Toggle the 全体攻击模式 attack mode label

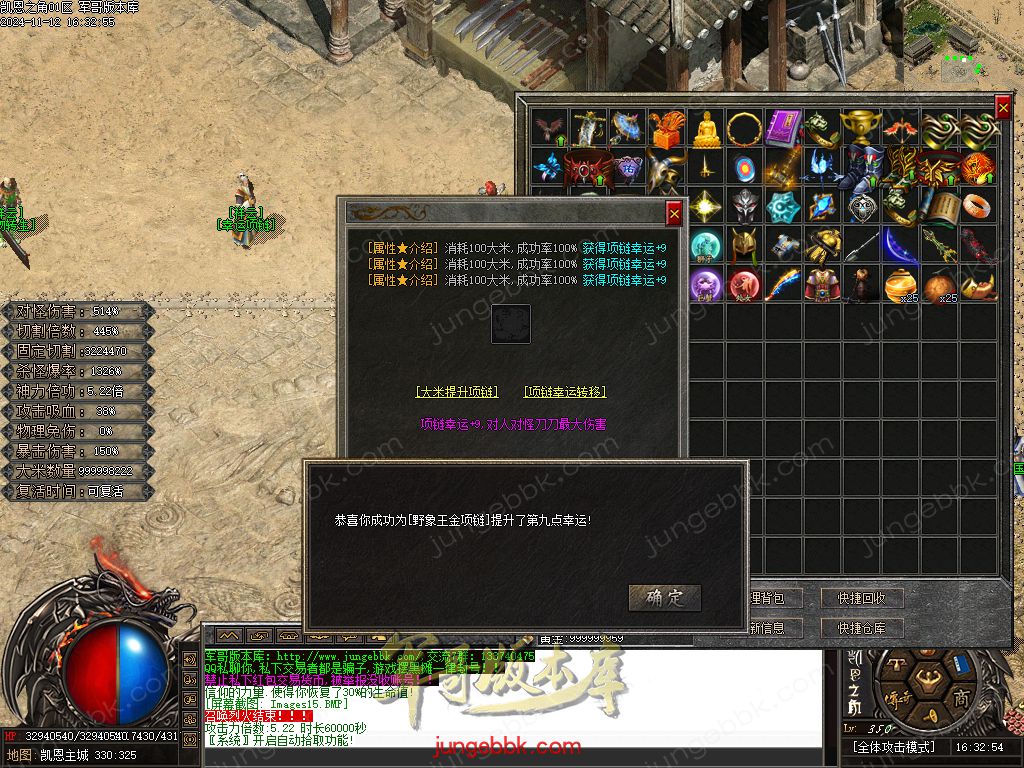pyautogui.click(x=894, y=747)
